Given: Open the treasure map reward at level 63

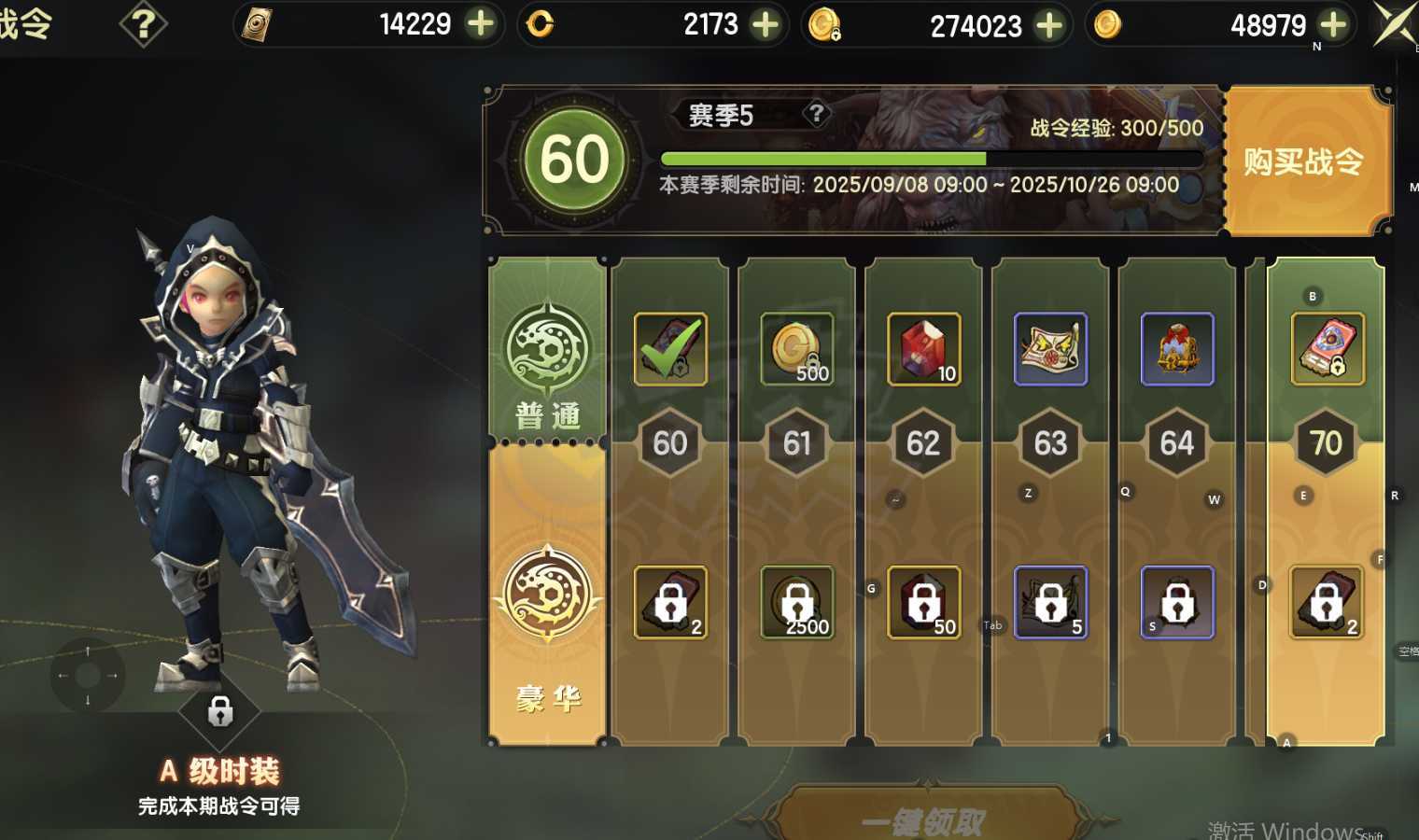Looking at the screenshot, I should point(1049,350).
